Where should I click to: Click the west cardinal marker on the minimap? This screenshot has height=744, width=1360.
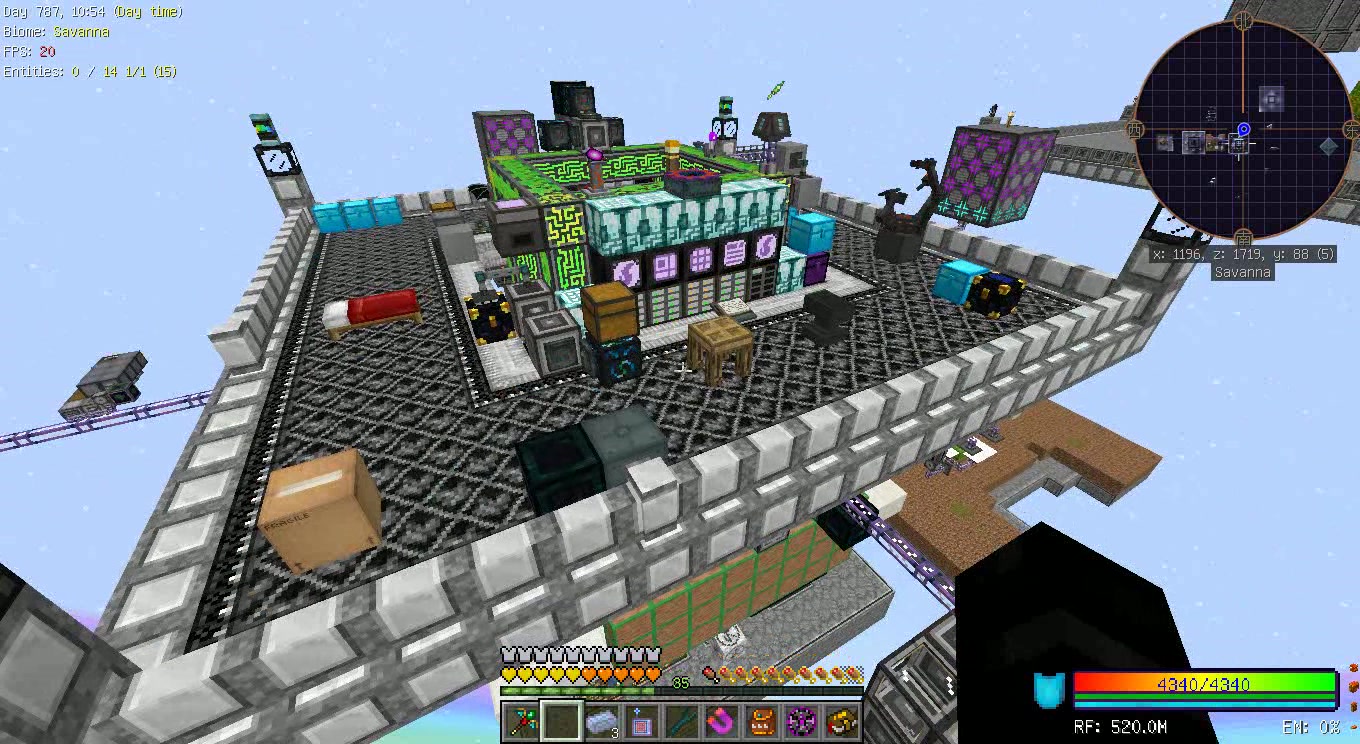[1134, 130]
